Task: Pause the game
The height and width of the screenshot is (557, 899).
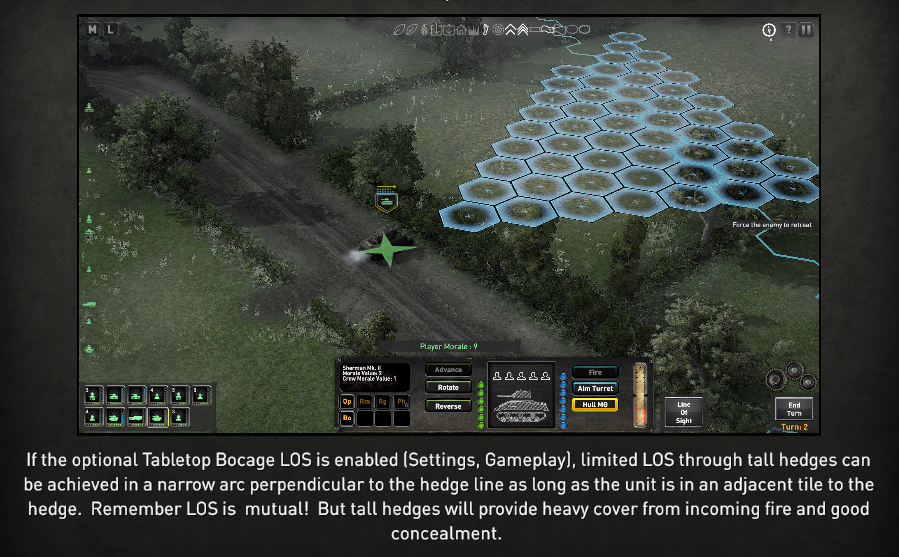Action: (x=806, y=30)
